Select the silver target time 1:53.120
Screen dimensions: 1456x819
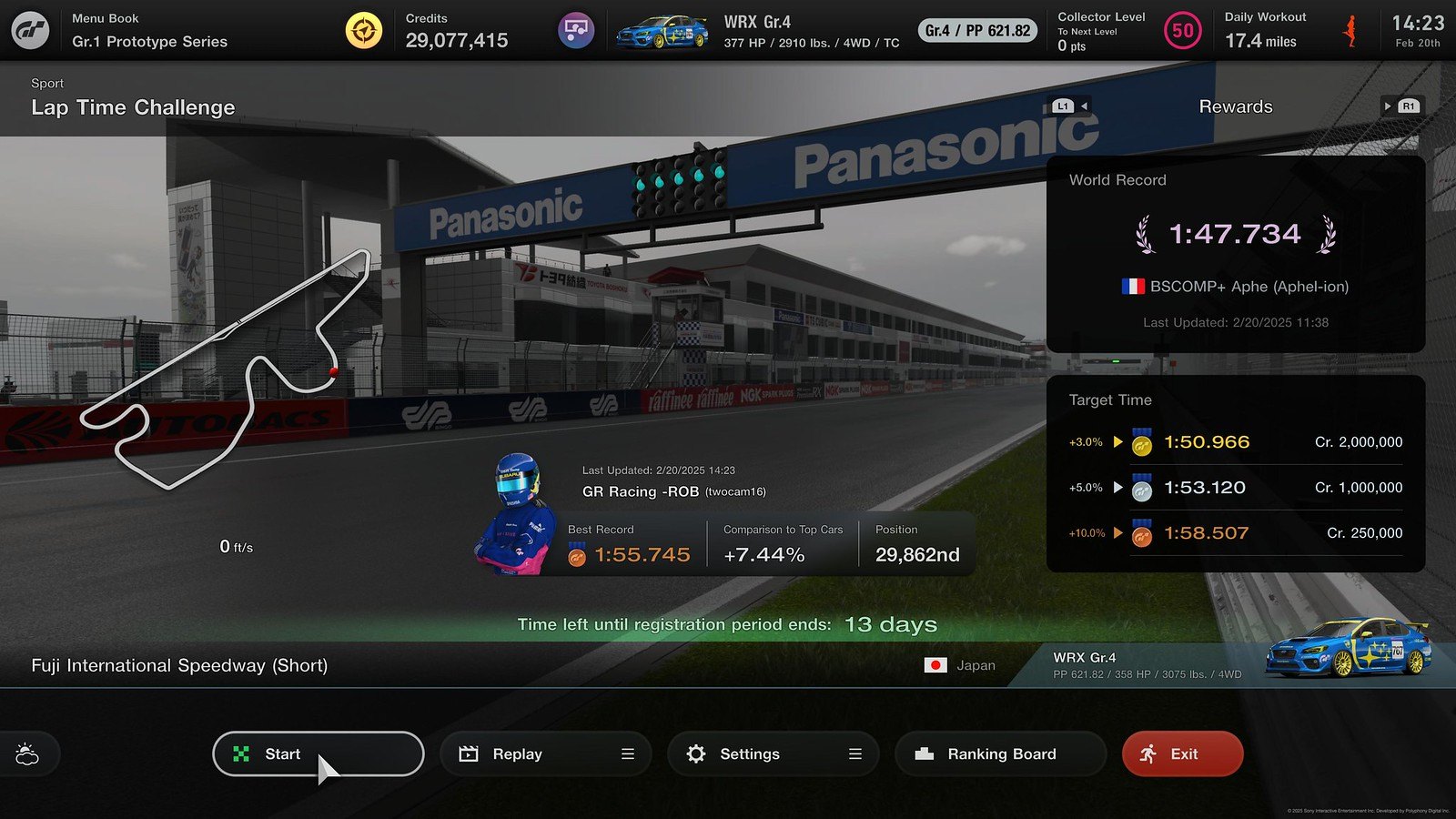point(1204,488)
